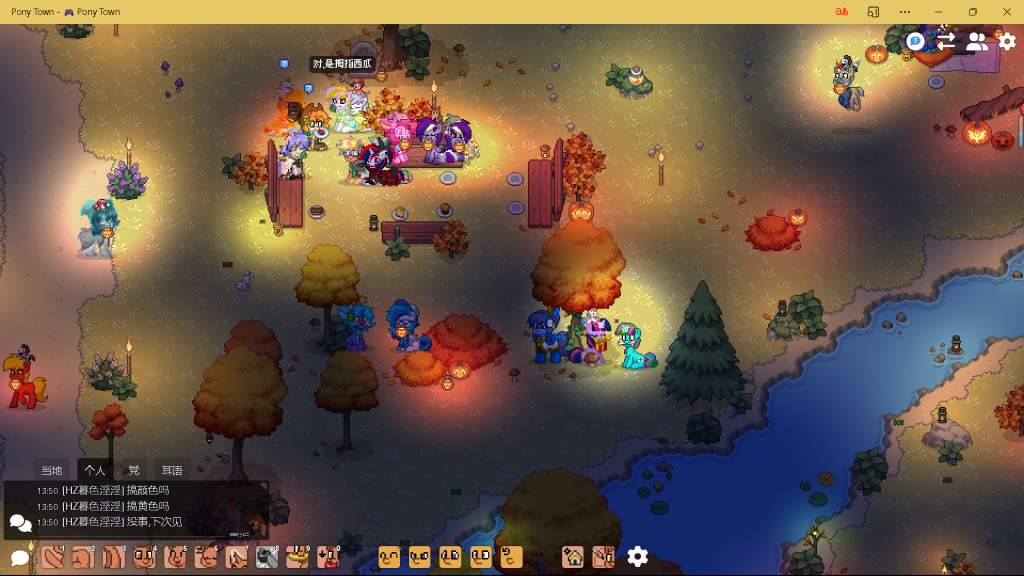Open the friends list people icon
The height and width of the screenshot is (576, 1024).
tap(977, 41)
